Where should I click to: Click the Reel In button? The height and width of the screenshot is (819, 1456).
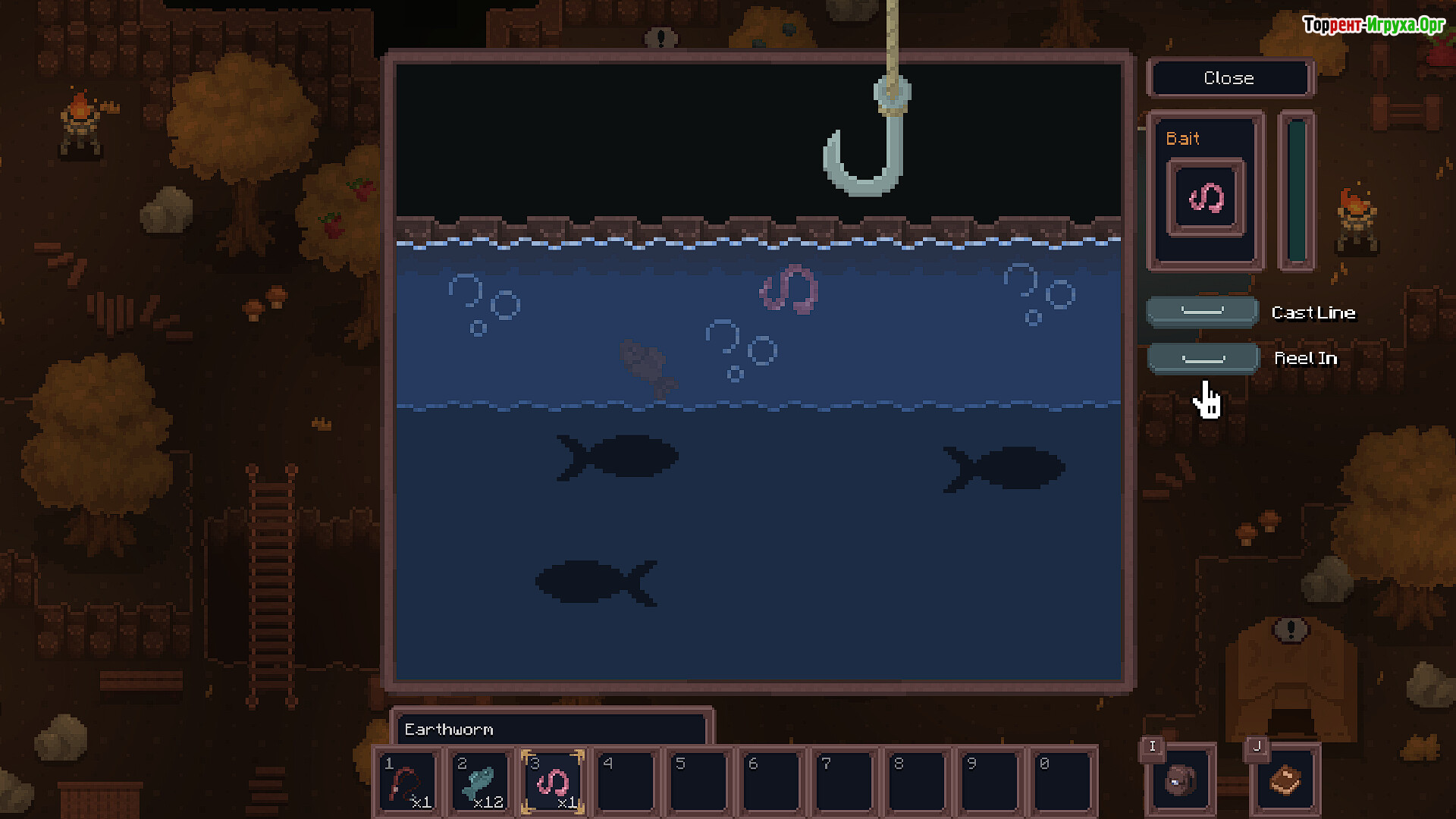click(1203, 359)
